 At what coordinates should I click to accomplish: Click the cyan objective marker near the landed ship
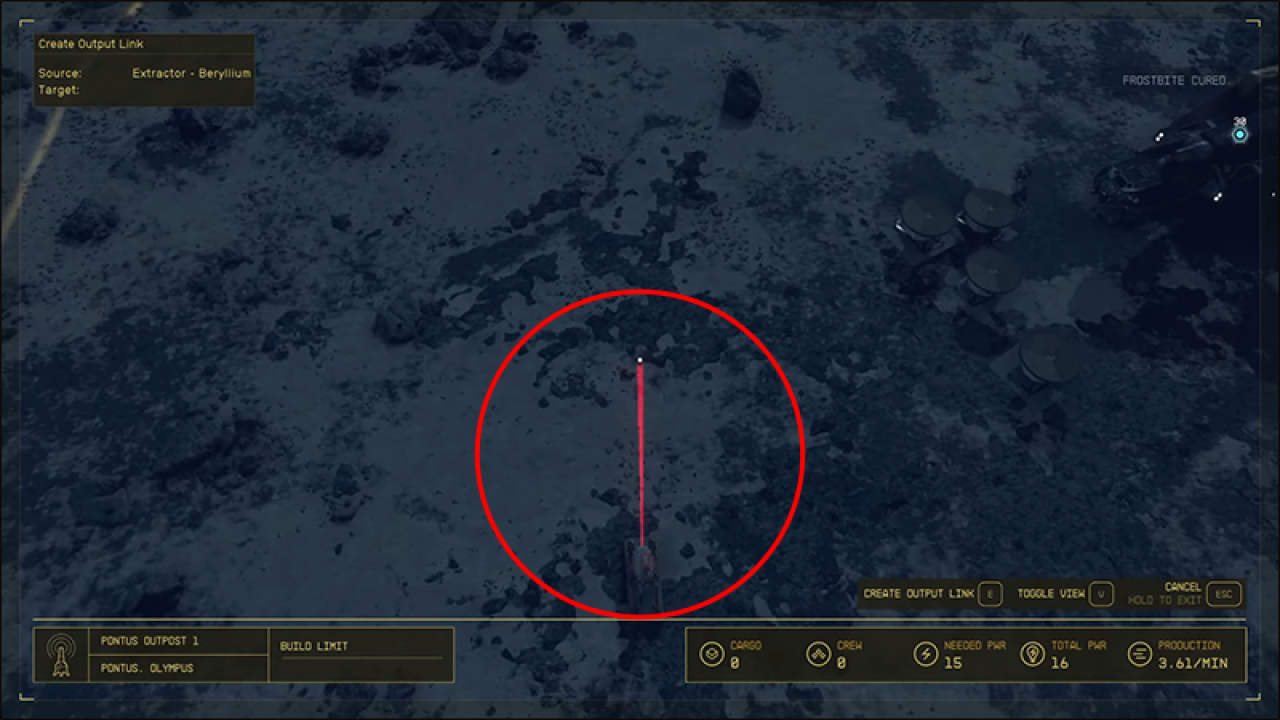coord(1240,132)
